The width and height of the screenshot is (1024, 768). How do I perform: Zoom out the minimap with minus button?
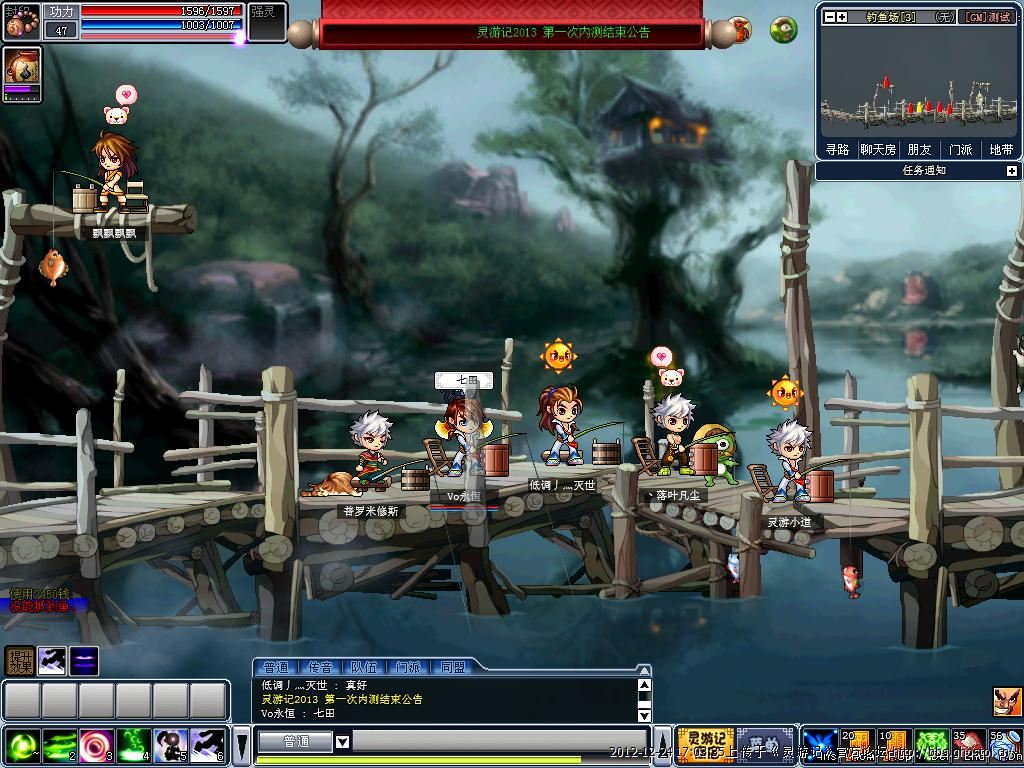tap(828, 16)
